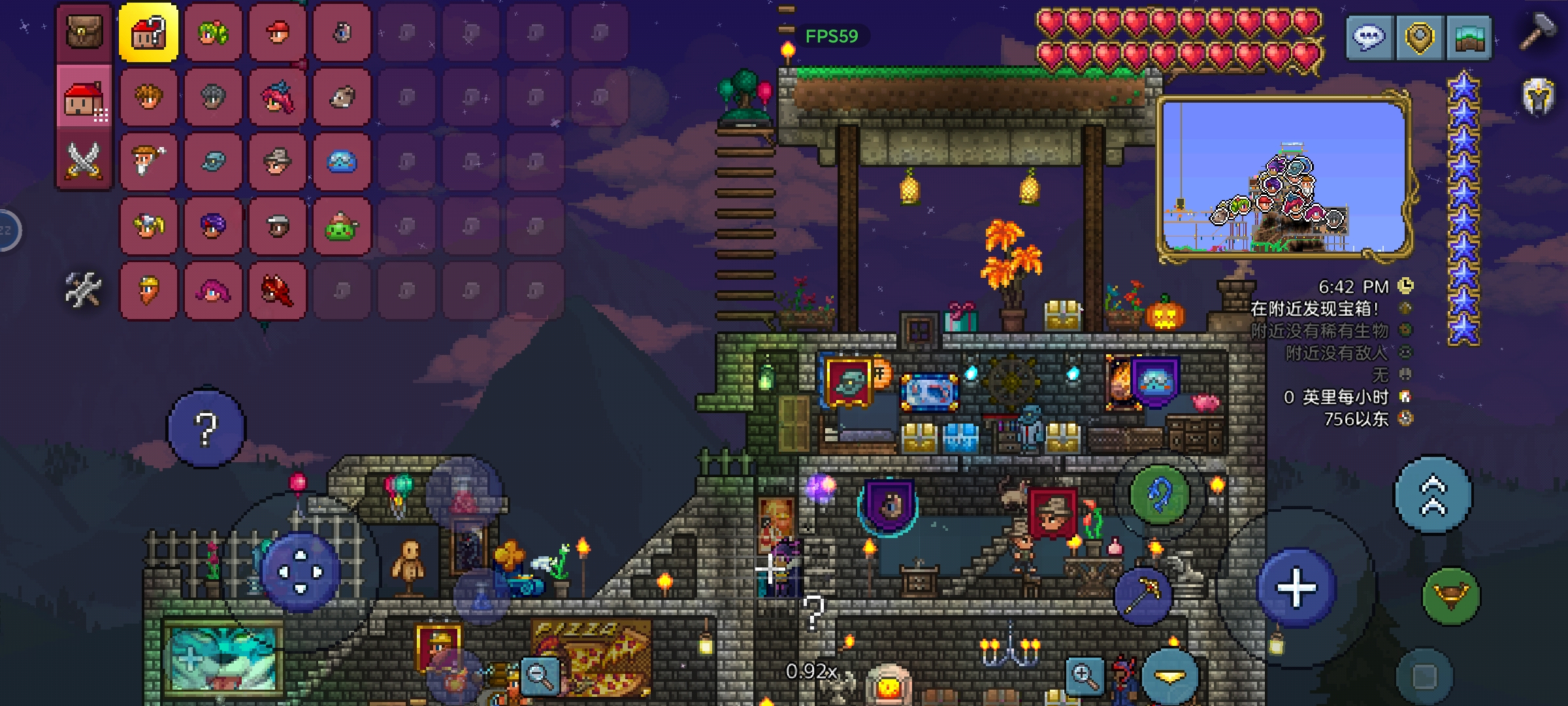Open the inventory backpack tab
Viewport: 1568px width, 706px height.
coord(84,32)
